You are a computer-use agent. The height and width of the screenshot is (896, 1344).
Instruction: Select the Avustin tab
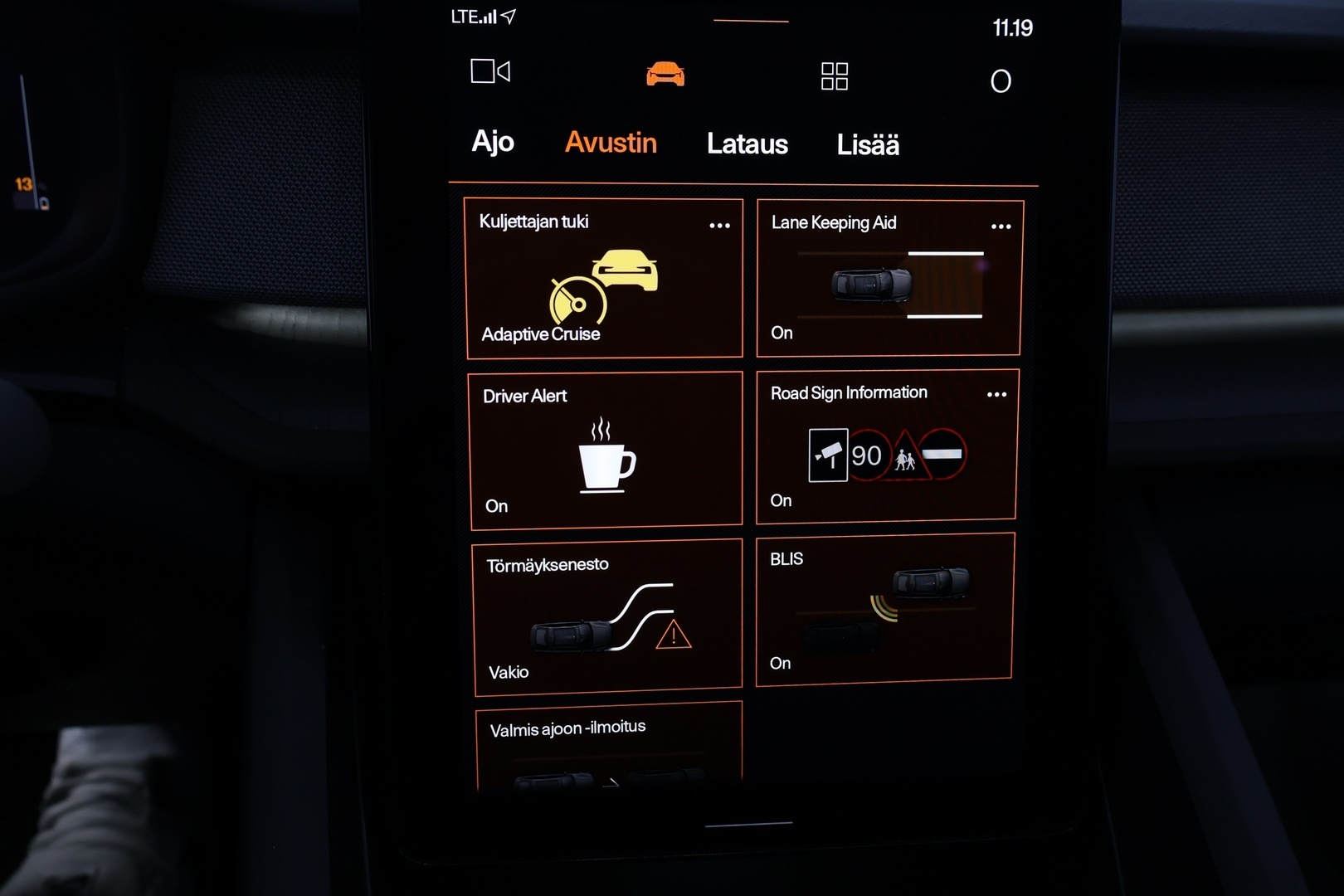coord(611,143)
